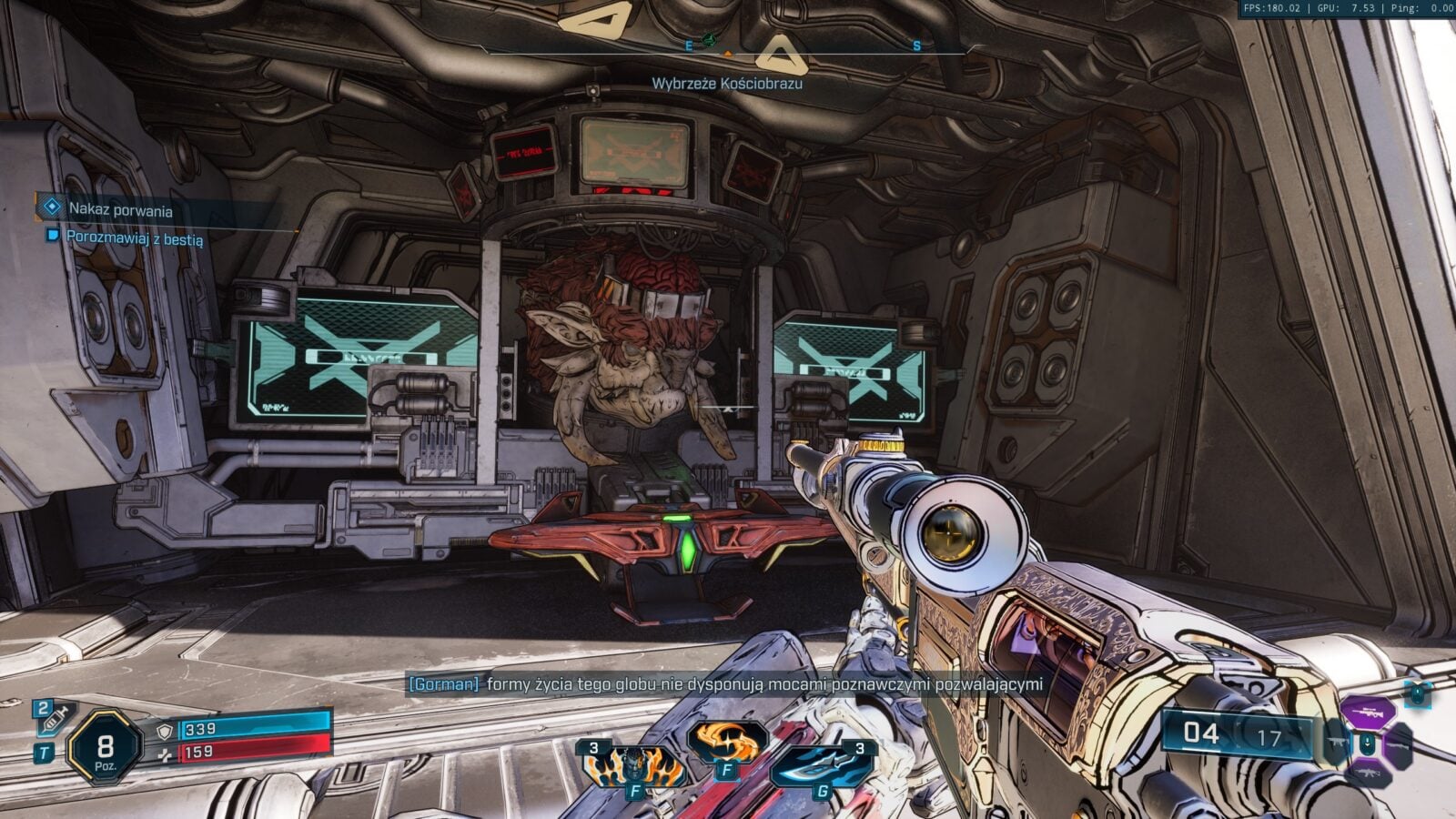
Task: Select the Nakaz porwania quest tracker
Action: click(x=120, y=210)
